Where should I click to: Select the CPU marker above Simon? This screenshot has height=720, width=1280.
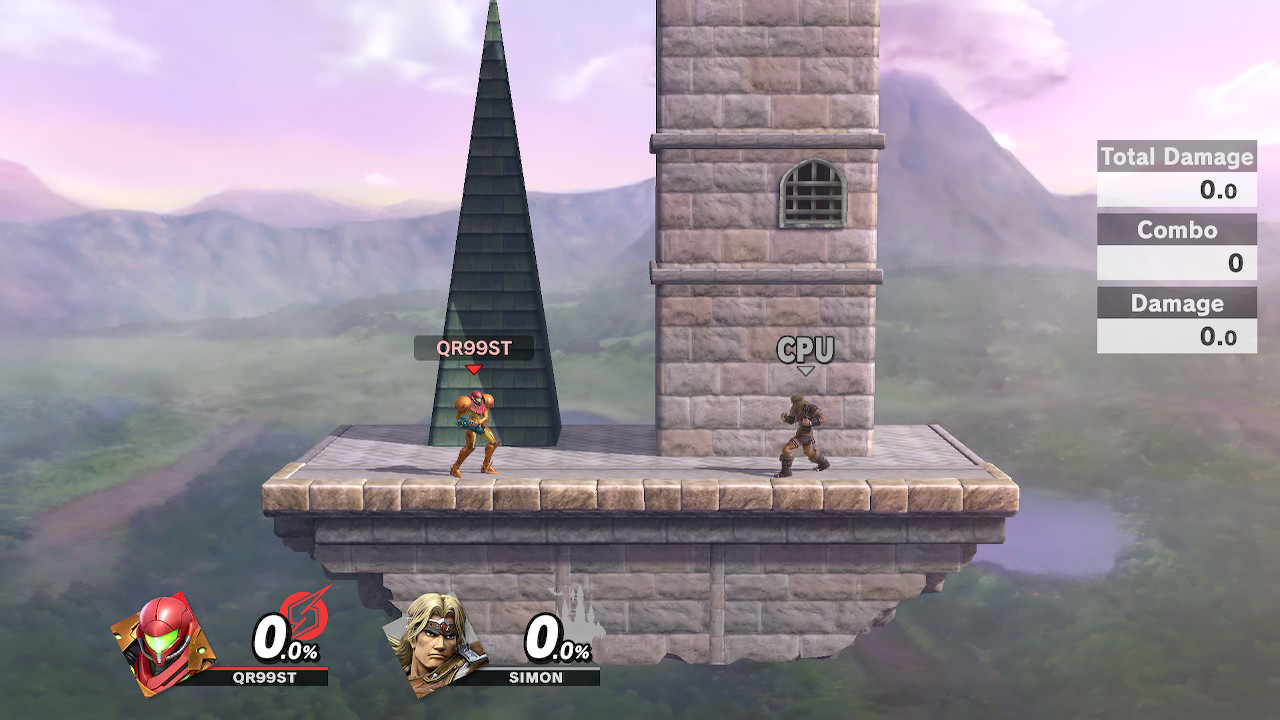click(x=805, y=350)
